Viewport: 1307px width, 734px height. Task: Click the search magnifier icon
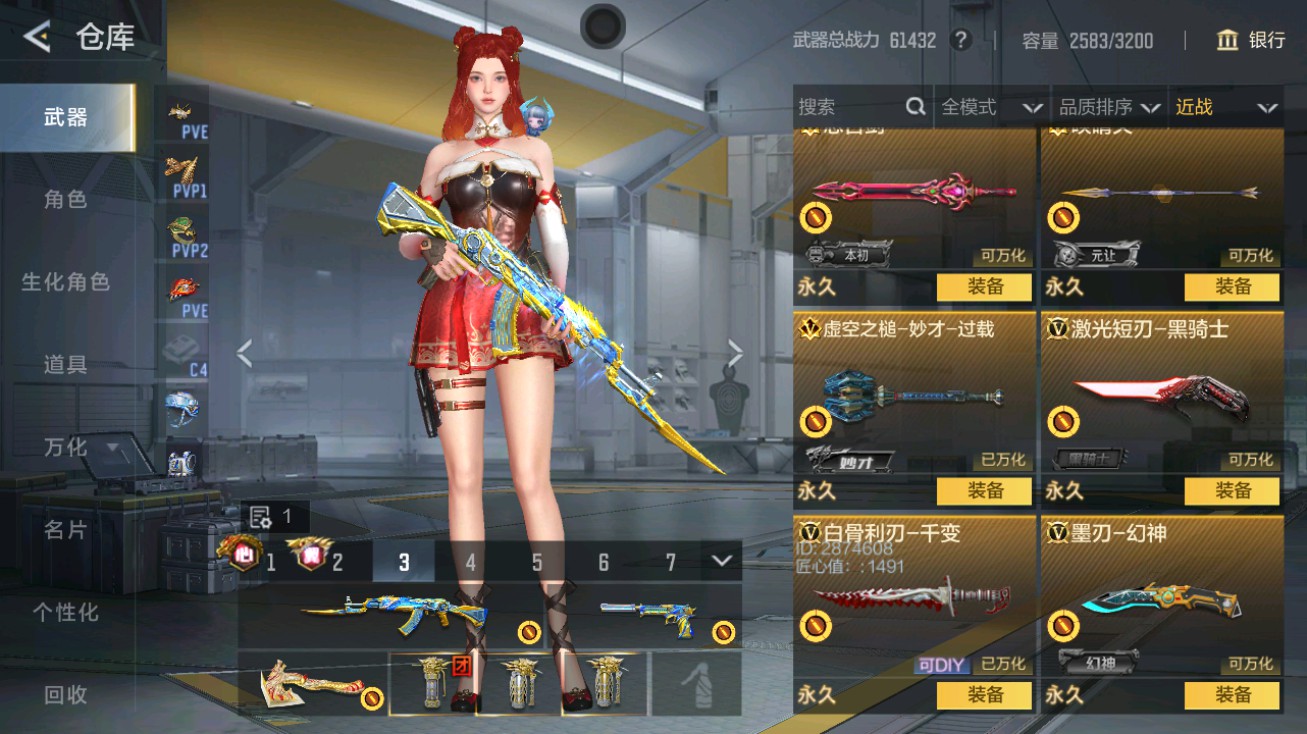tap(916, 107)
